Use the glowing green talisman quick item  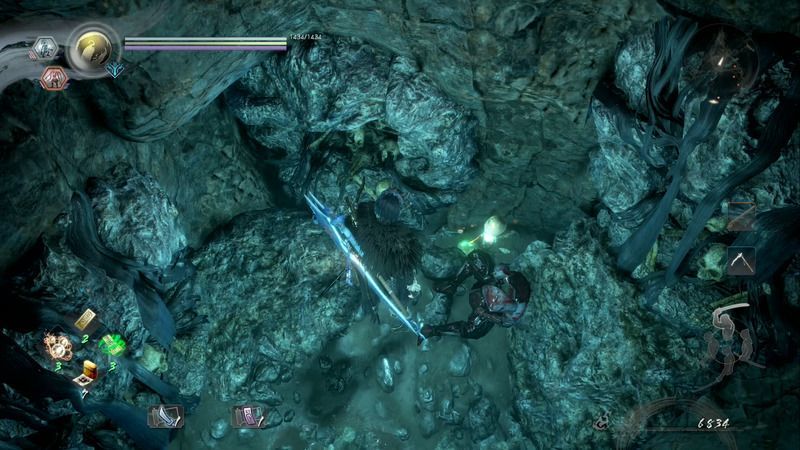tap(111, 344)
